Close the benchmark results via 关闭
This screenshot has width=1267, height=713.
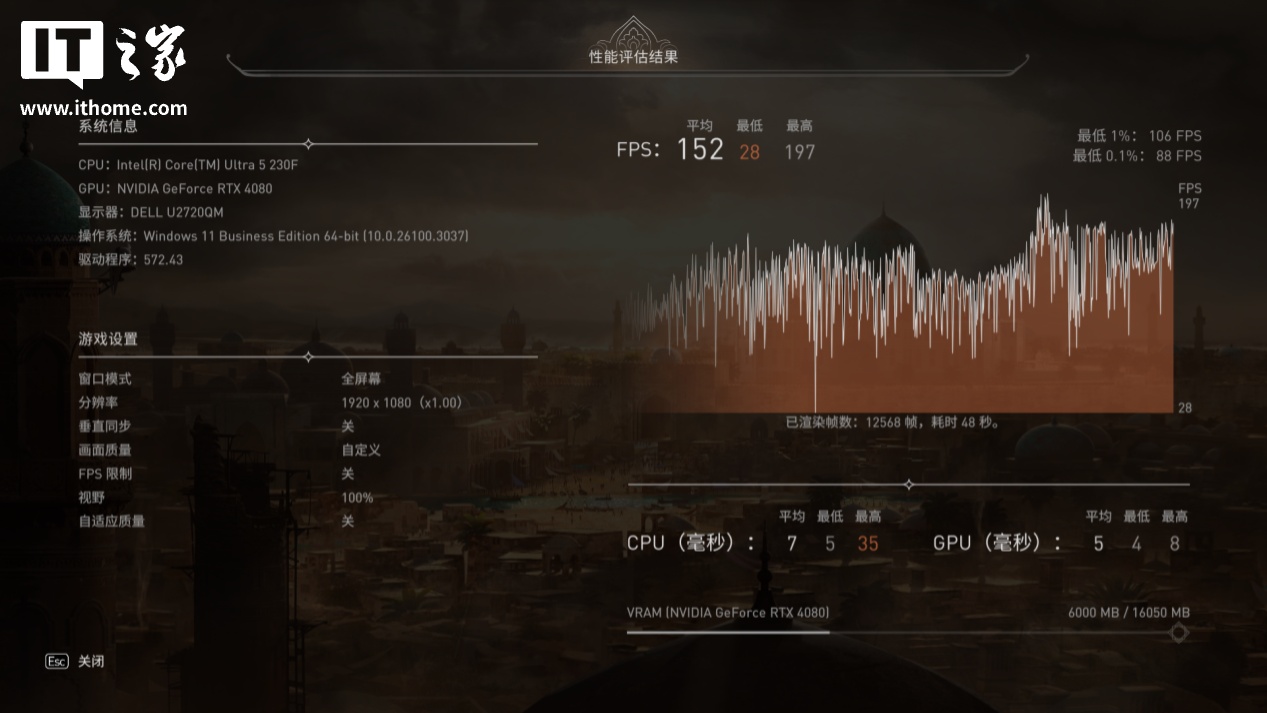pos(89,661)
